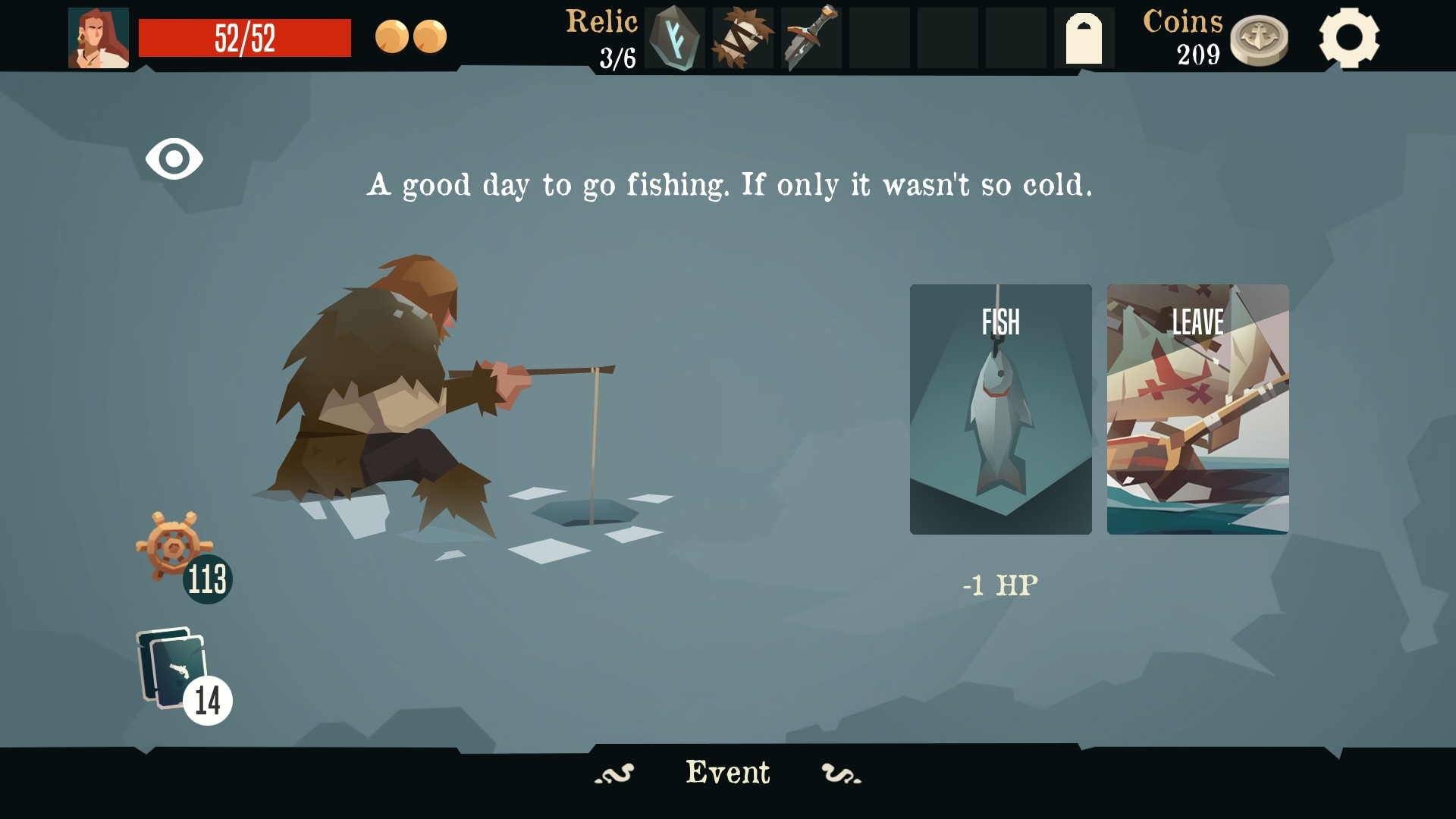Screen dimensions: 1456x819
Task: Choose the FISH card option
Action: [x=1000, y=409]
